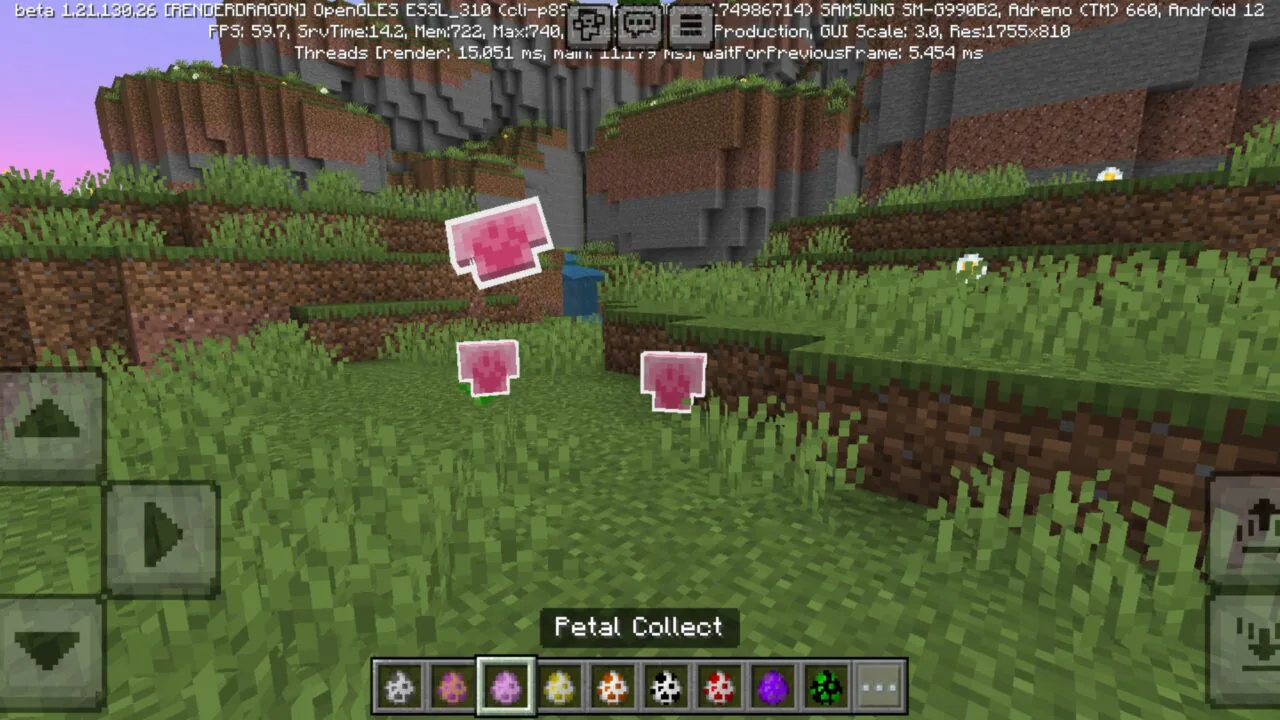This screenshot has height=720, width=1280.
Task: Select the tan spawn egg beside the white one
Action: [452, 686]
